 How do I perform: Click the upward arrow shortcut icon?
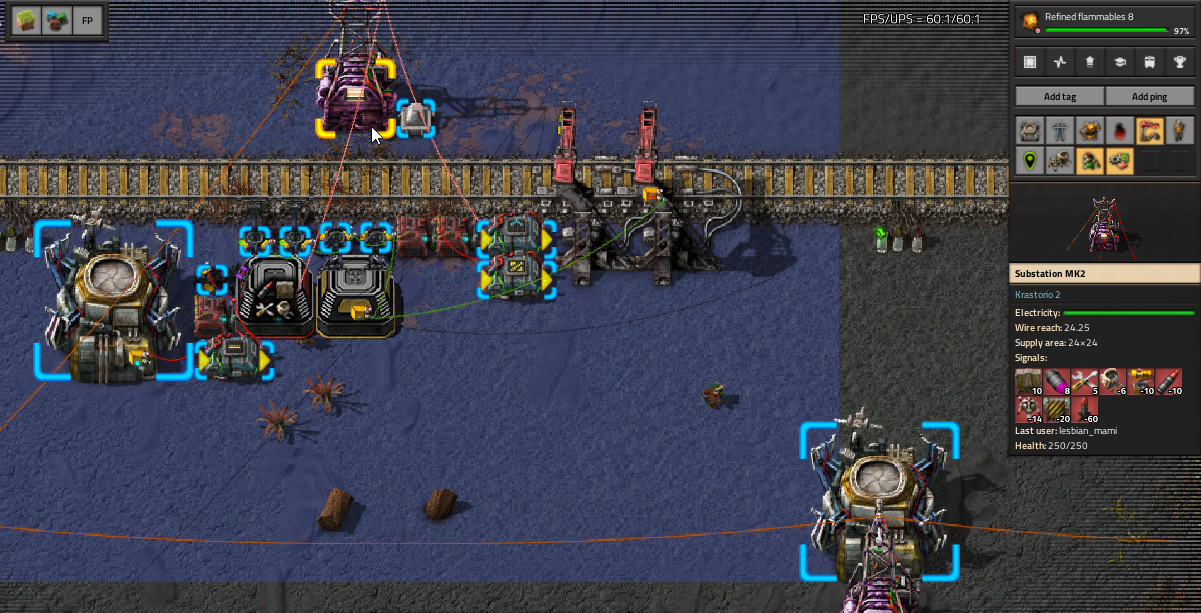pyautogui.click(x=1090, y=62)
